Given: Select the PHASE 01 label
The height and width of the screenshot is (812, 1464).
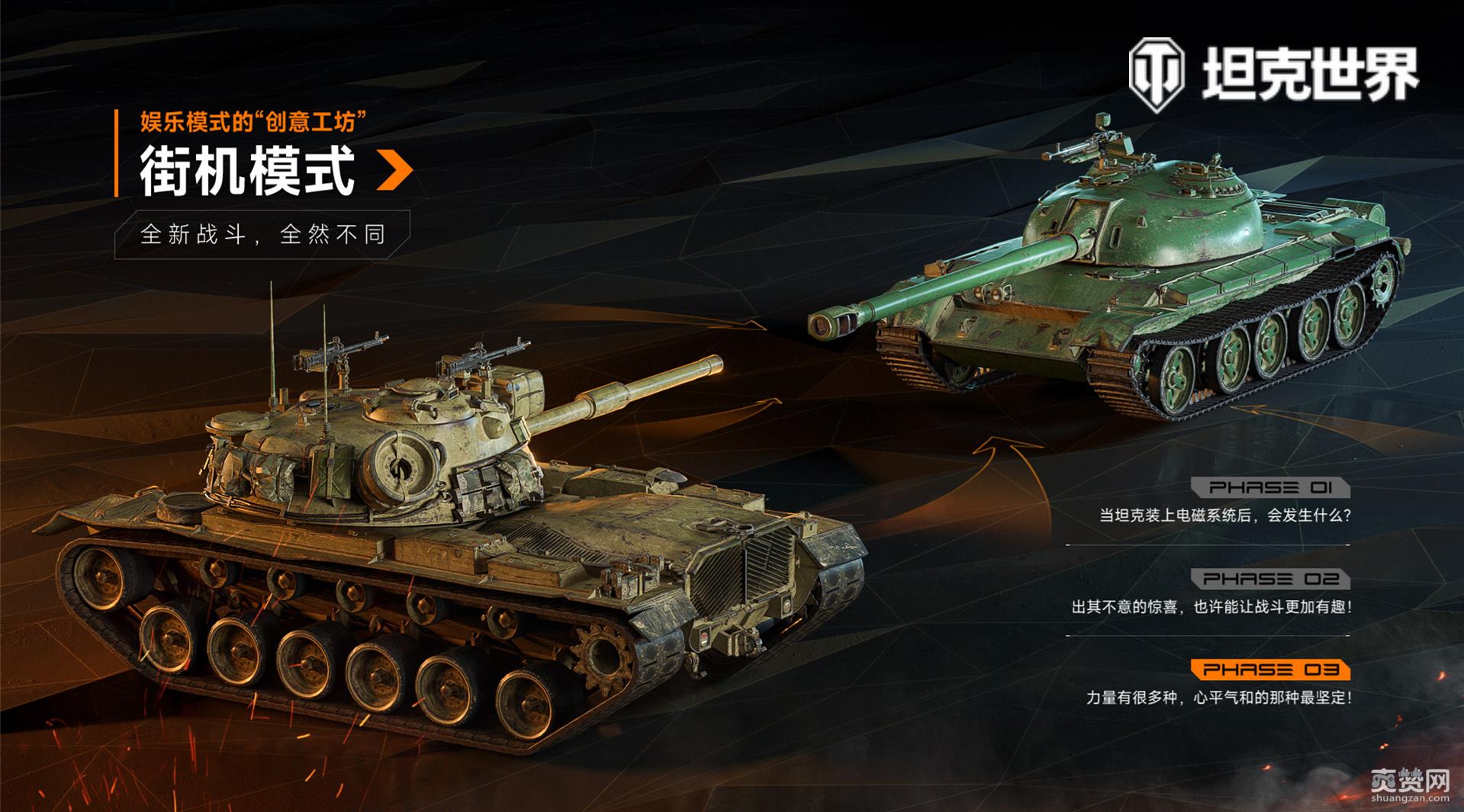Looking at the screenshot, I should [x=1270, y=488].
